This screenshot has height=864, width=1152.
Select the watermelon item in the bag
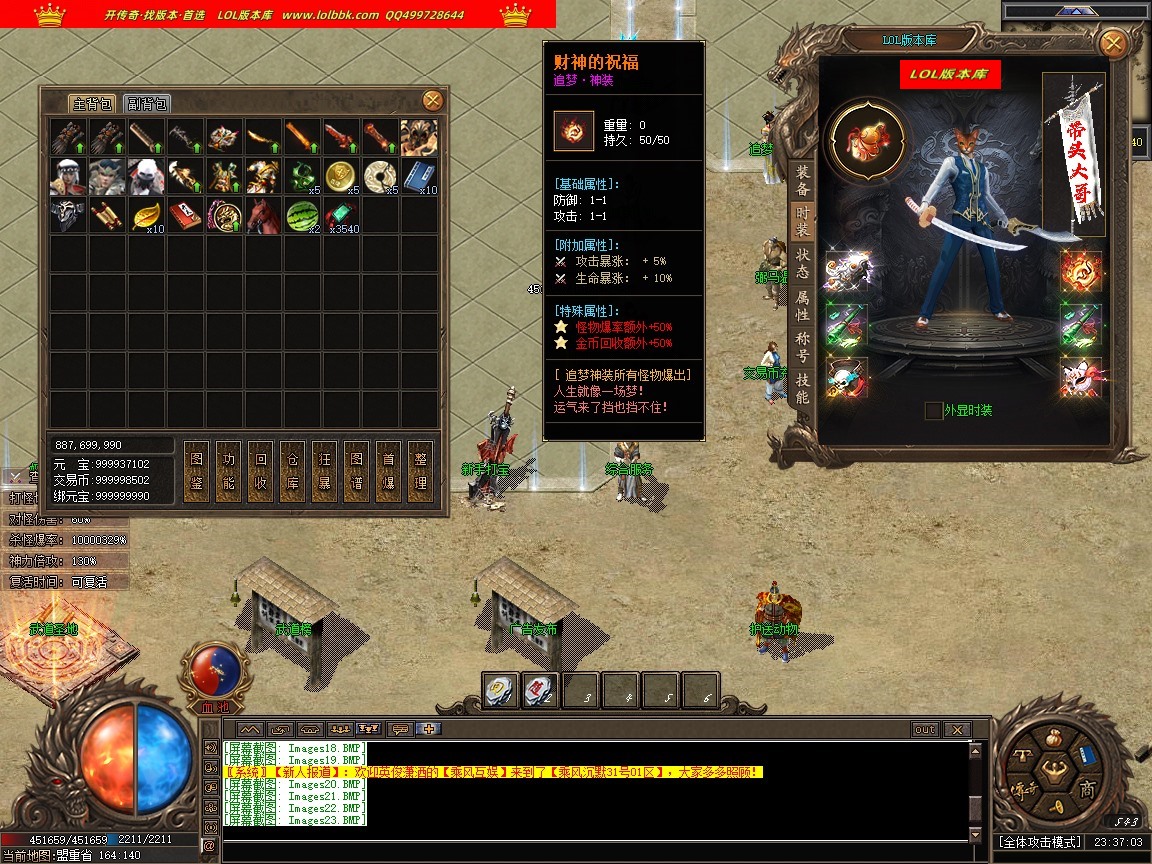point(303,215)
